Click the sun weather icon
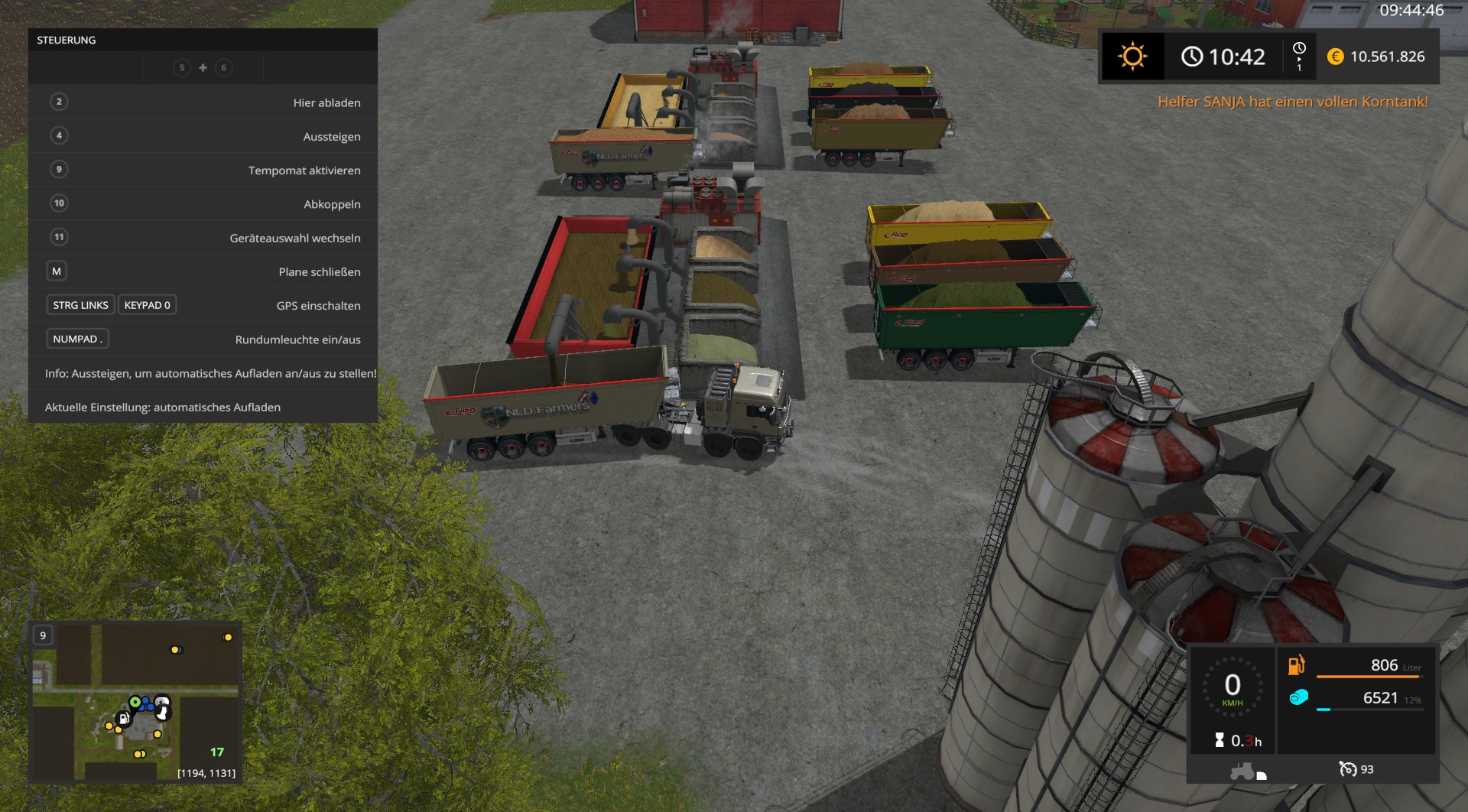The height and width of the screenshot is (812, 1468). coord(1132,57)
